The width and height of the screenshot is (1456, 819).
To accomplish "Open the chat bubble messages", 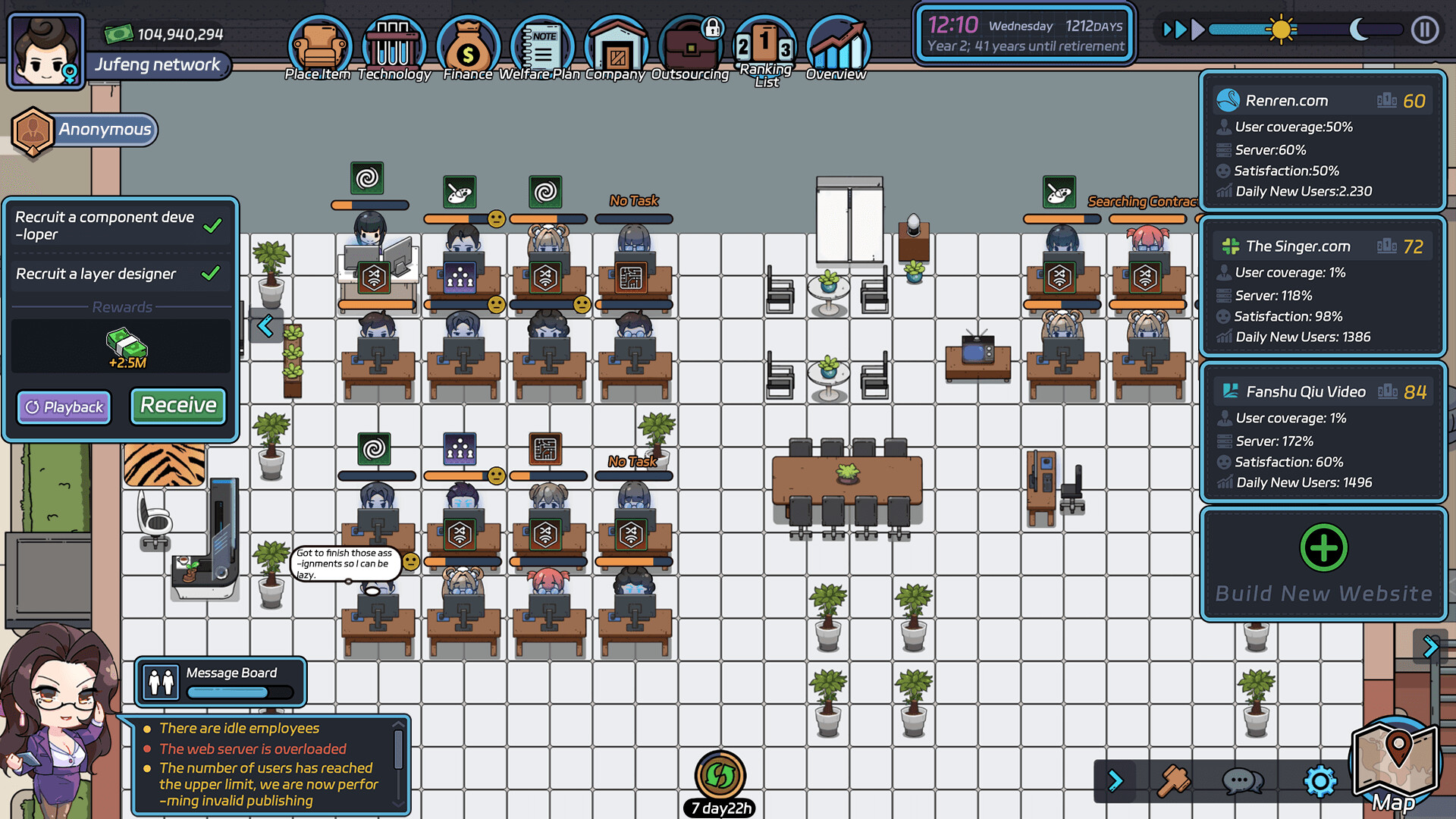I will click(x=1241, y=780).
